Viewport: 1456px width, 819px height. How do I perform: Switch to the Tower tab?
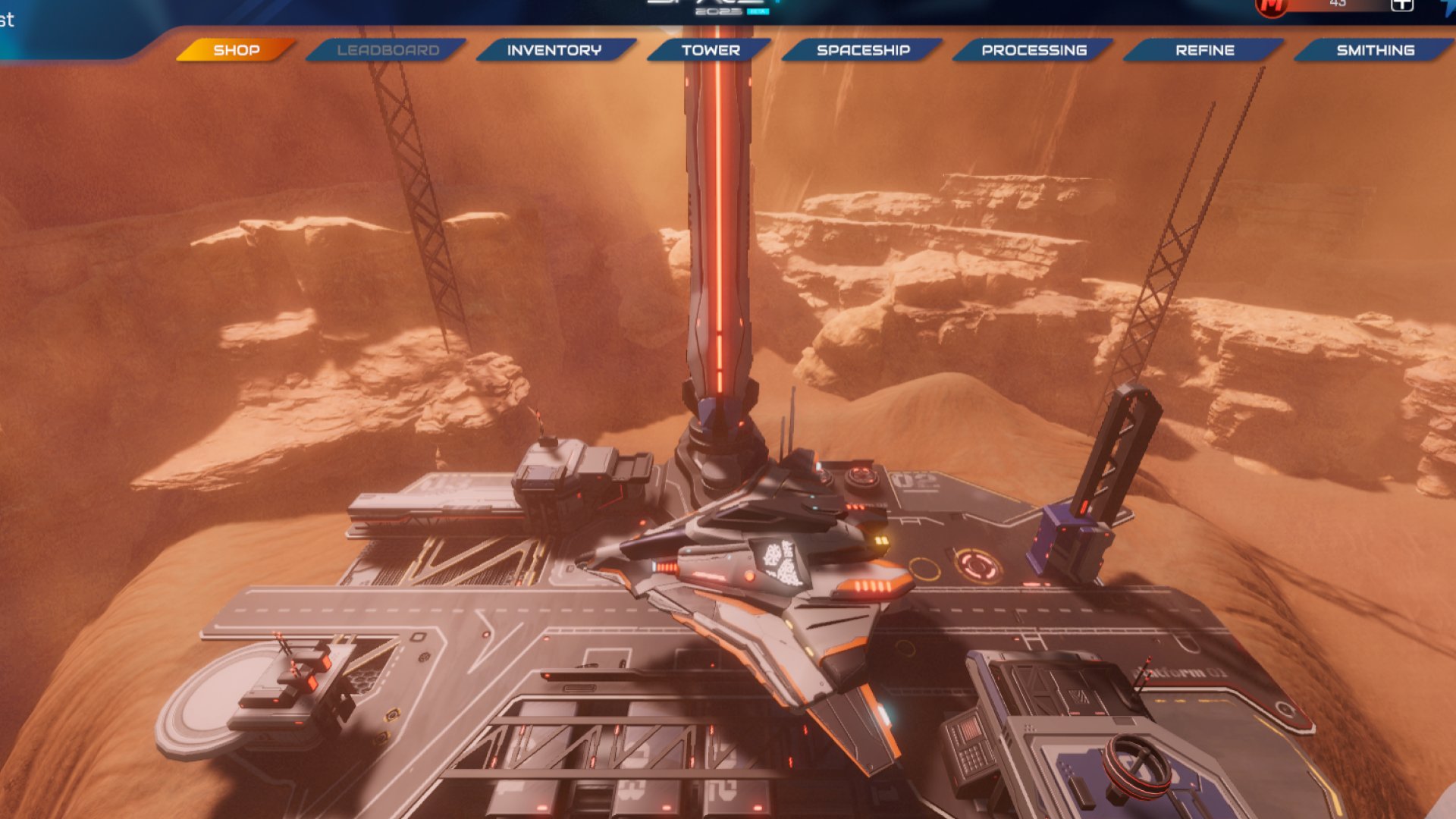tap(711, 50)
